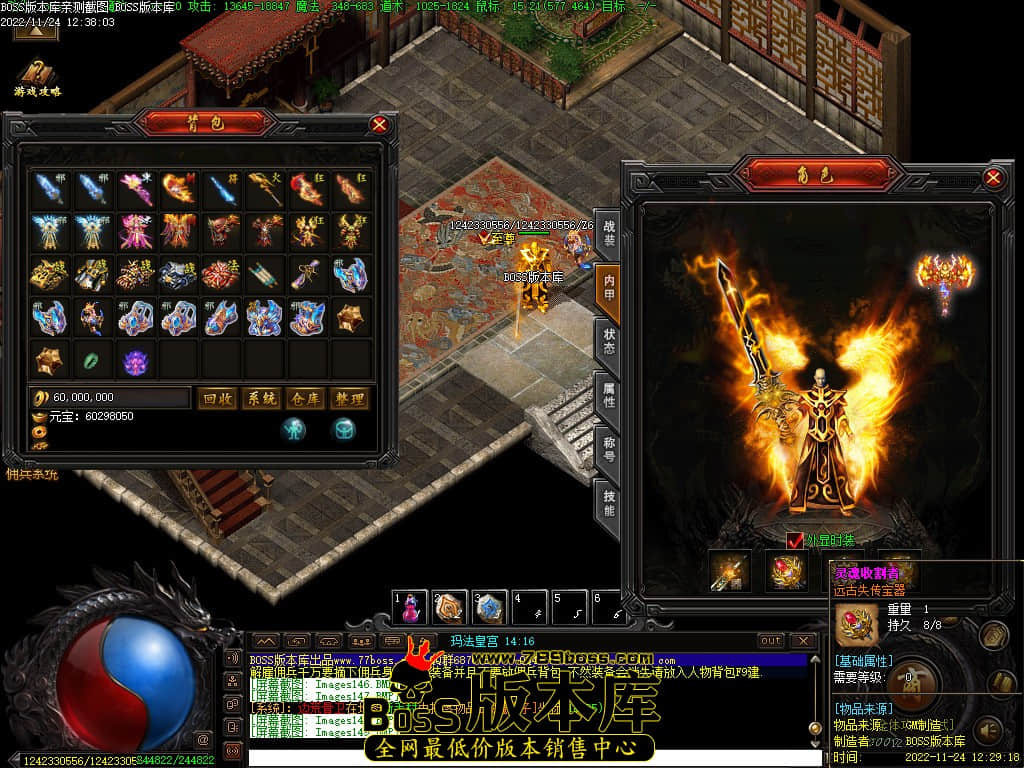Close the 角色 character window
1024x768 pixels.
point(993,178)
